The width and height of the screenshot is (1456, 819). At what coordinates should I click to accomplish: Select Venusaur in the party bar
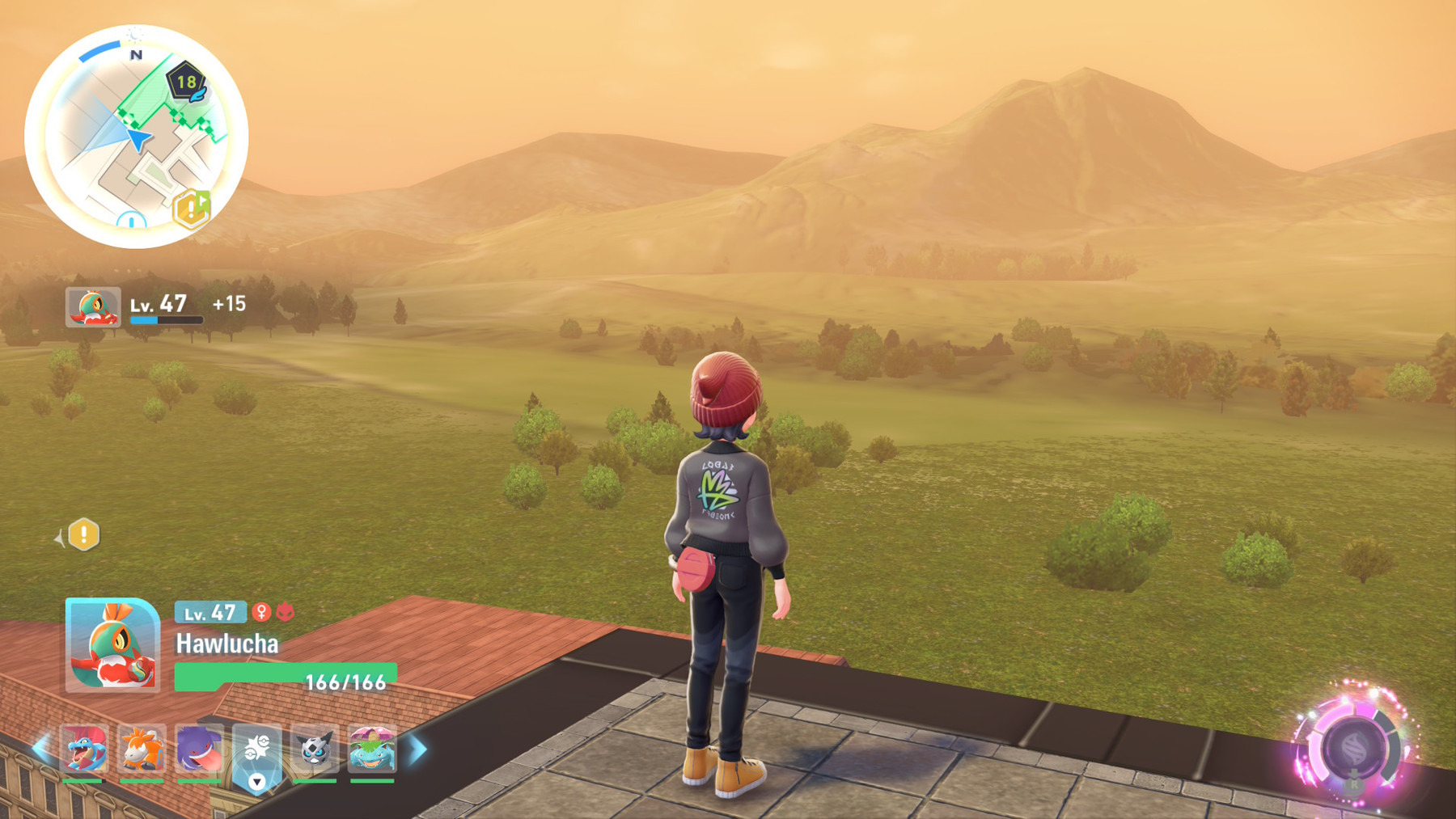point(372,749)
